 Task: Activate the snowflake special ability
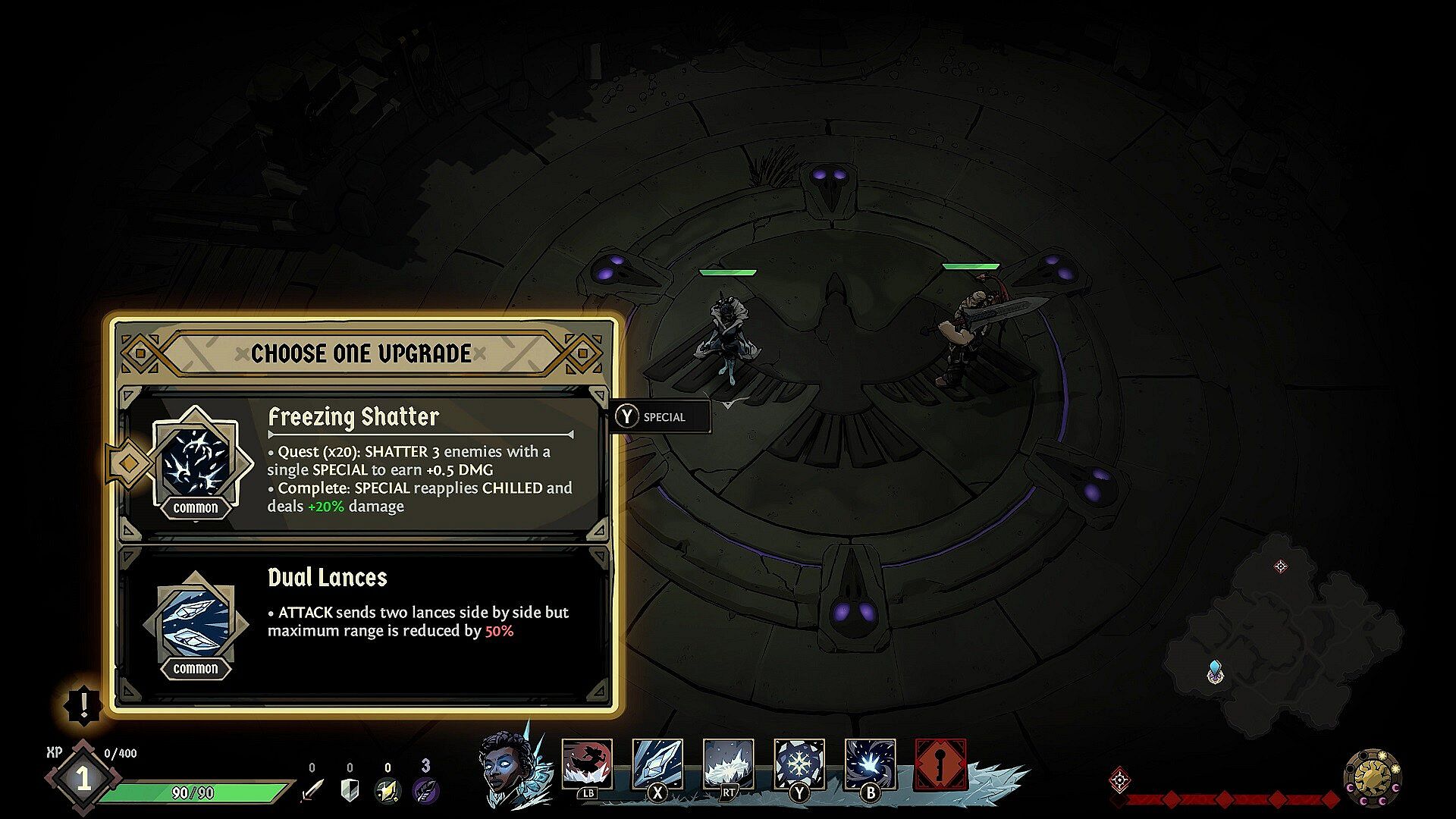pos(799,764)
